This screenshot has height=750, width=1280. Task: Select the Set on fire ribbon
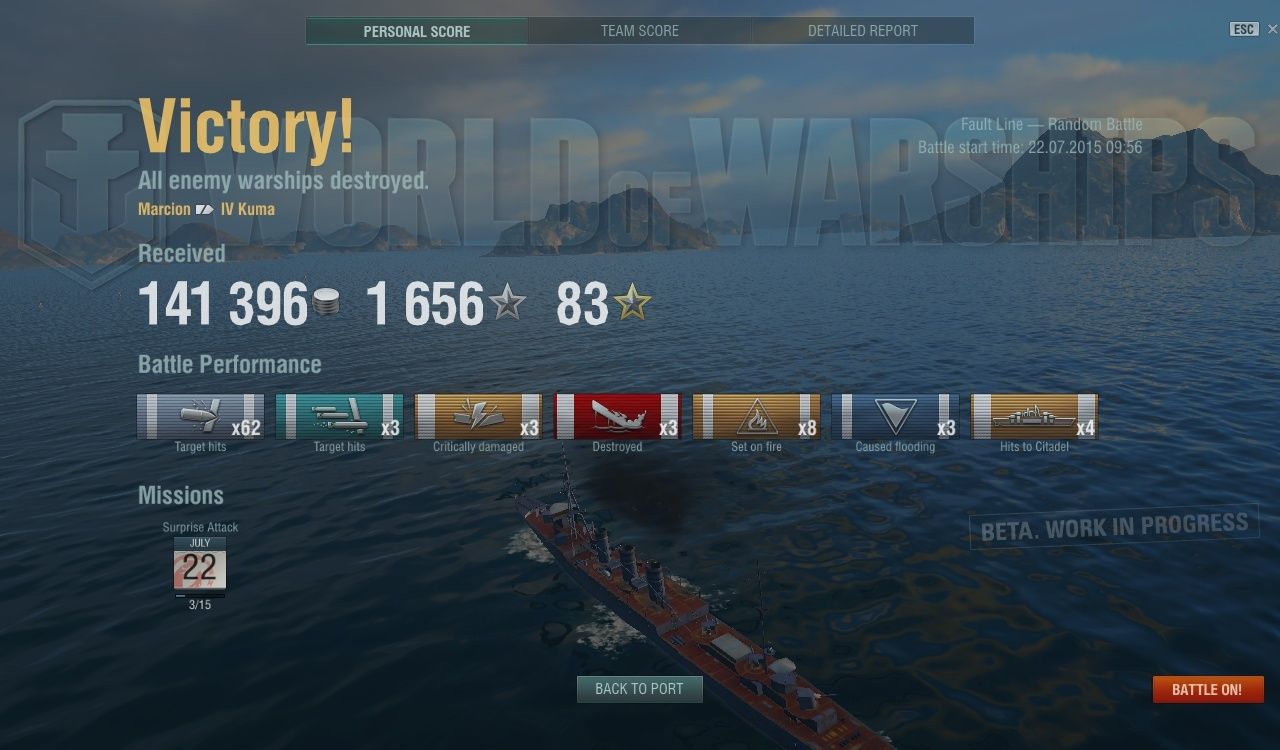[757, 416]
